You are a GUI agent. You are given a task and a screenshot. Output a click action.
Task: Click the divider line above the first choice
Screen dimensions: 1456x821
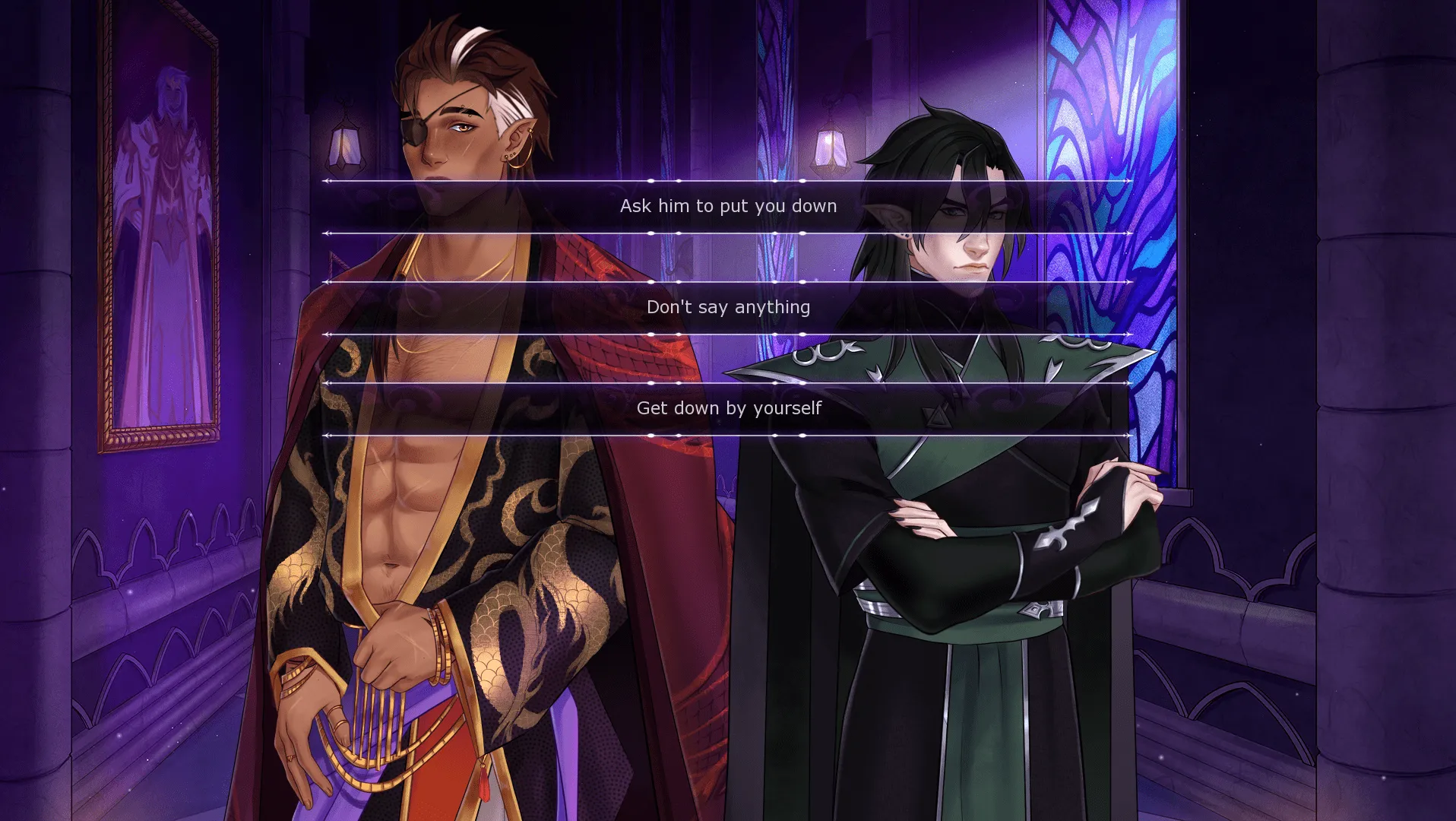727,181
